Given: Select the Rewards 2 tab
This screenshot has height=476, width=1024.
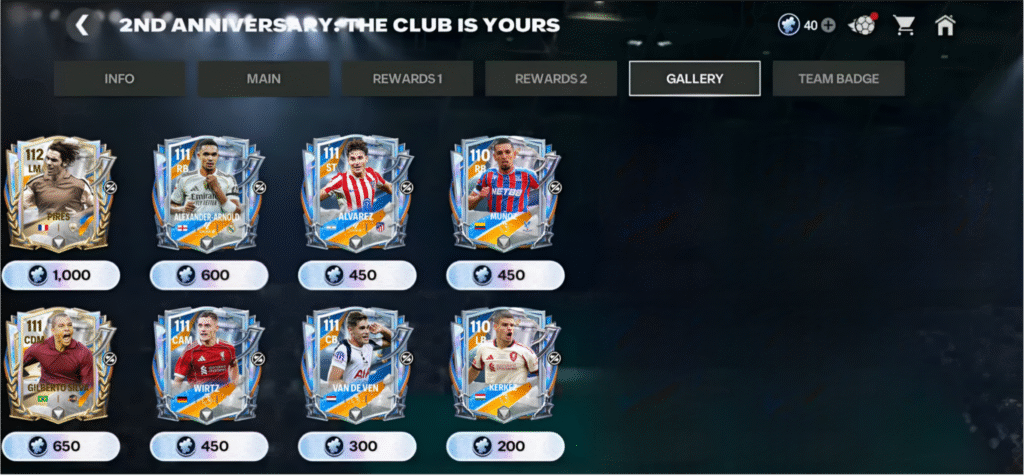Looking at the screenshot, I should coord(551,78).
